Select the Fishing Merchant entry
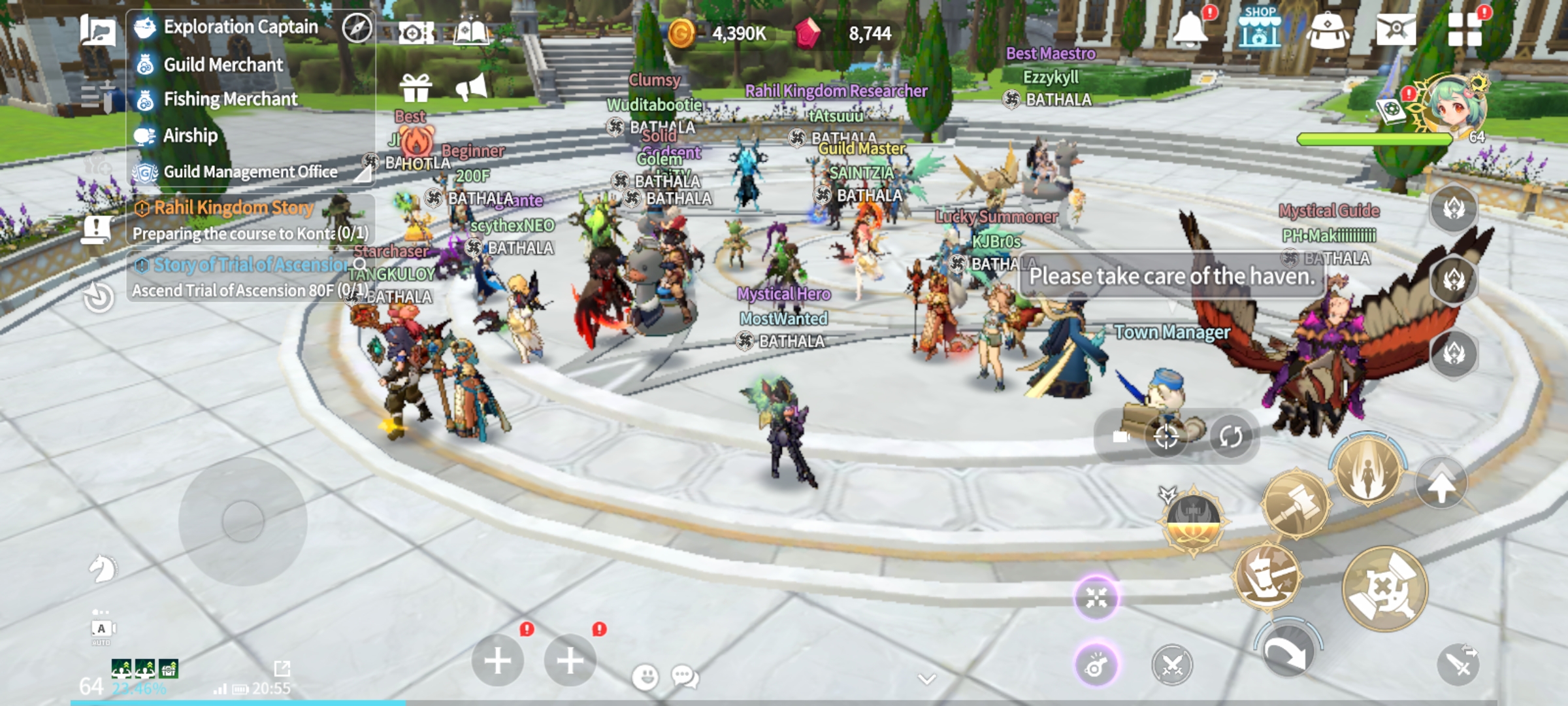 click(x=230, y=99)
